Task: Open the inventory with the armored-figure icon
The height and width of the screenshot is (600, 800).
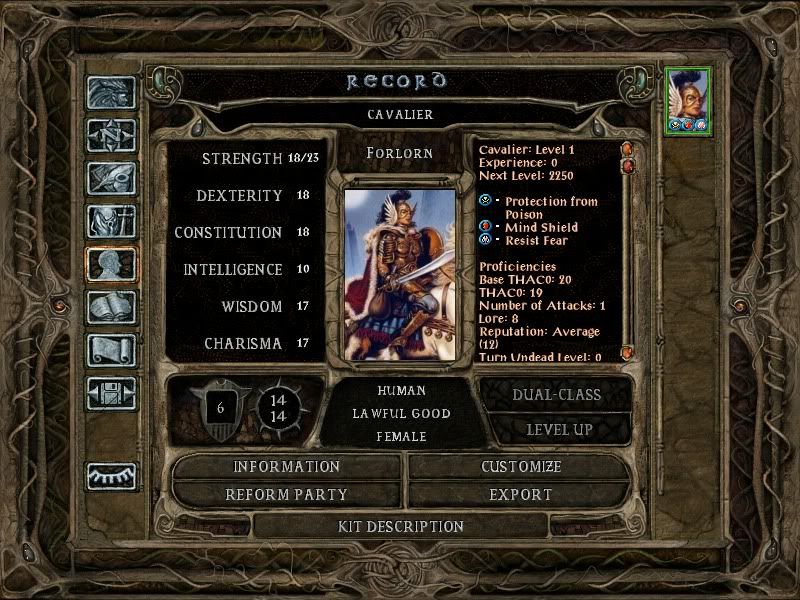Action: 111,221
